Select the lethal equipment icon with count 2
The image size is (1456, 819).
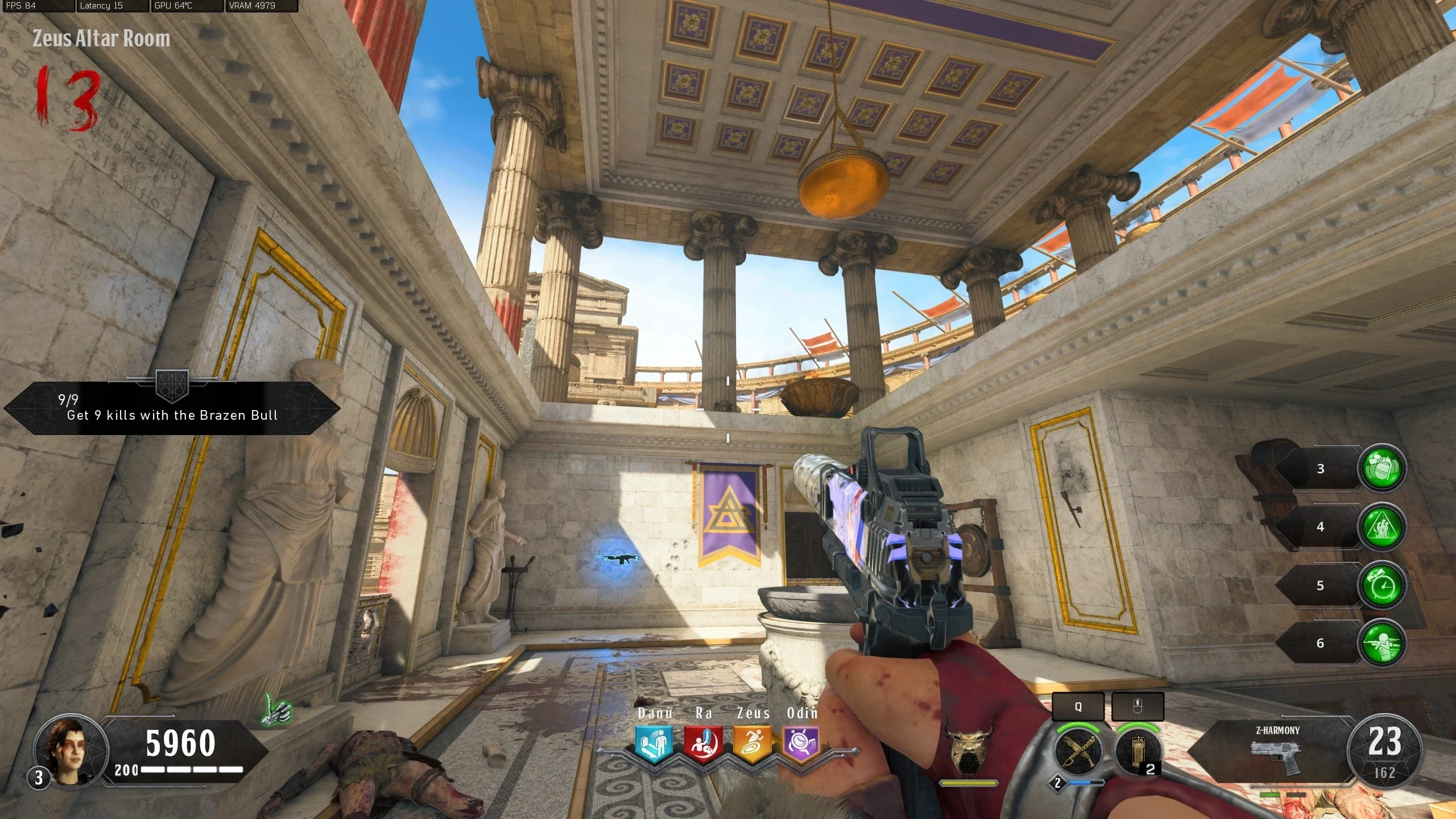[1137, 752]
